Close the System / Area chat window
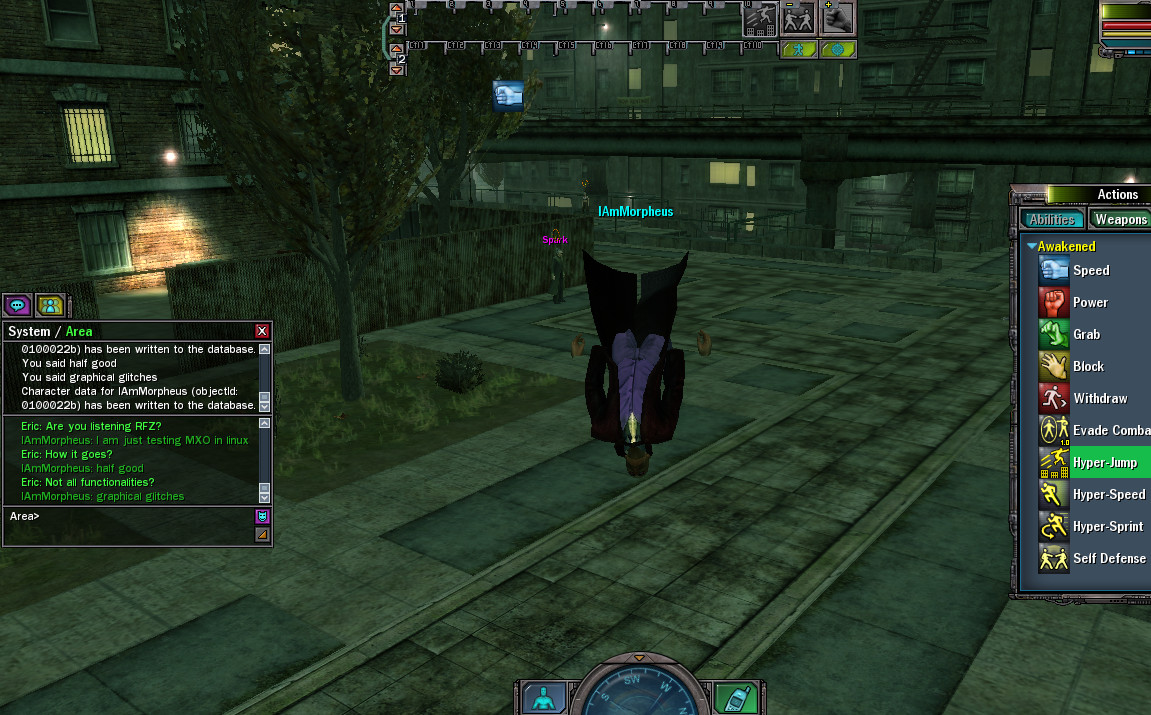This screenshot has height=715, width=1151. point(262,331)
